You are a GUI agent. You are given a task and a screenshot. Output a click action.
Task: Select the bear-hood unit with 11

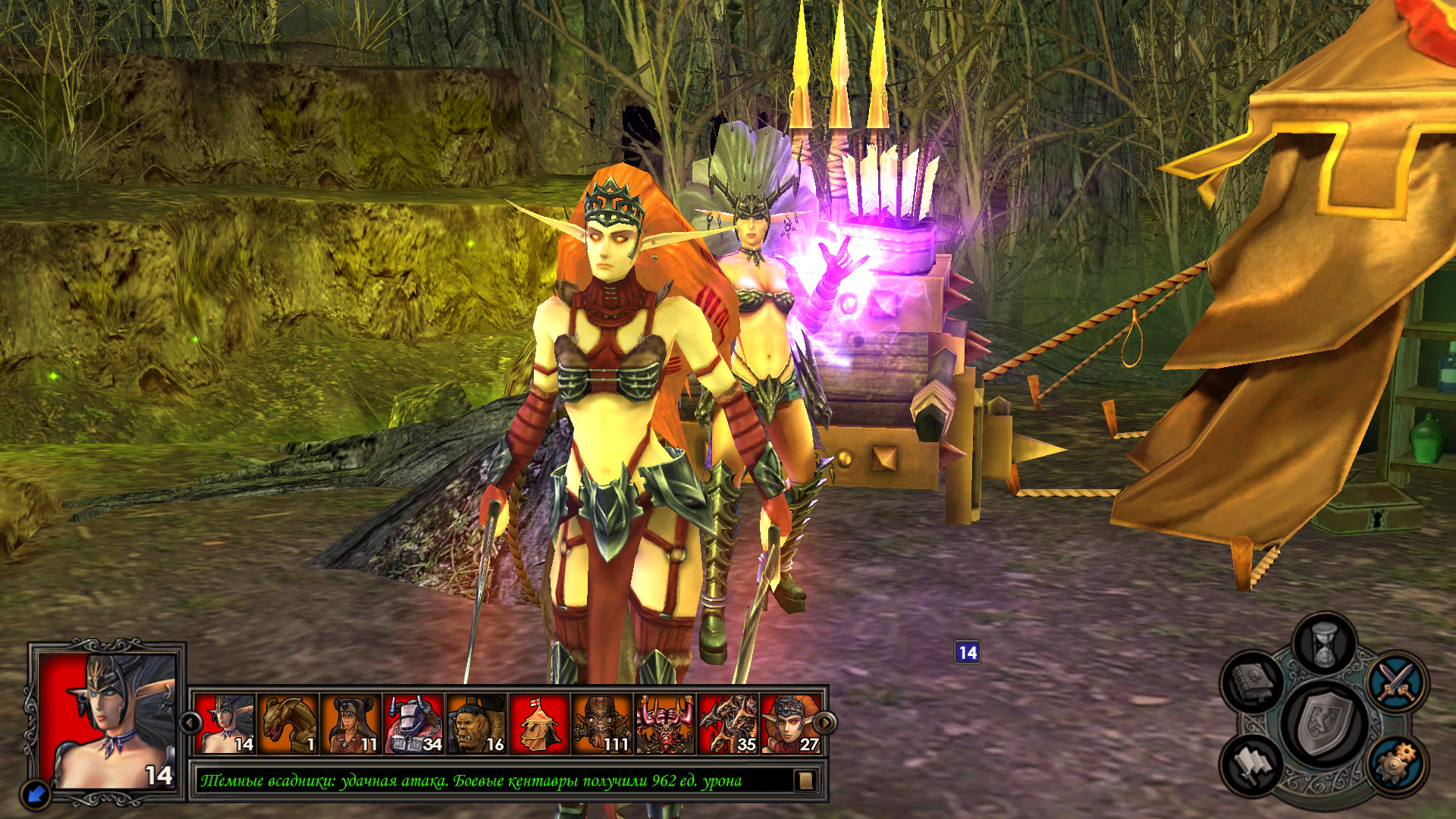tap(351, 724)
